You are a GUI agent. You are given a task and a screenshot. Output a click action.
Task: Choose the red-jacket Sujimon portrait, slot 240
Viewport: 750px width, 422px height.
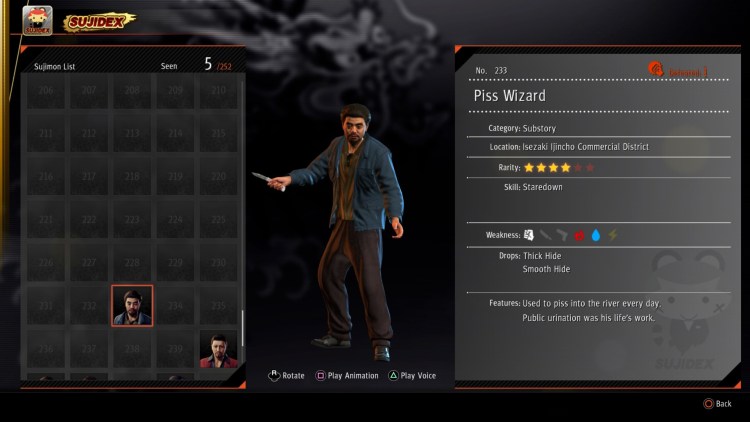pyautogui.click(x=218, y=349)
